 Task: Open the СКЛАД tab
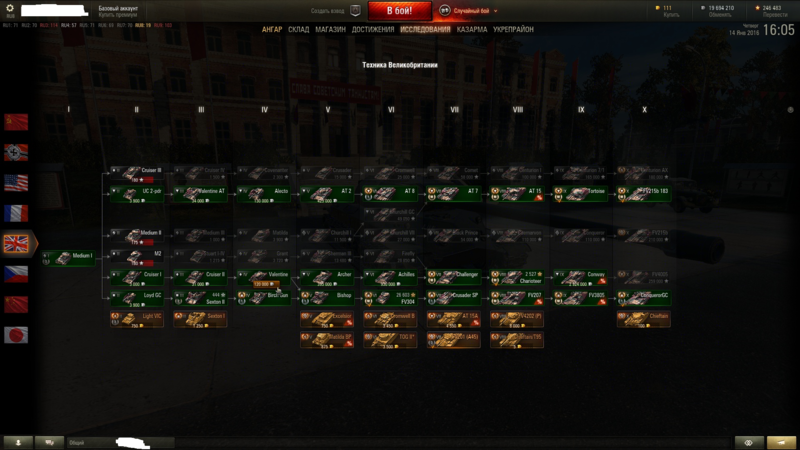pyautogui.click(x=300, y=30)
